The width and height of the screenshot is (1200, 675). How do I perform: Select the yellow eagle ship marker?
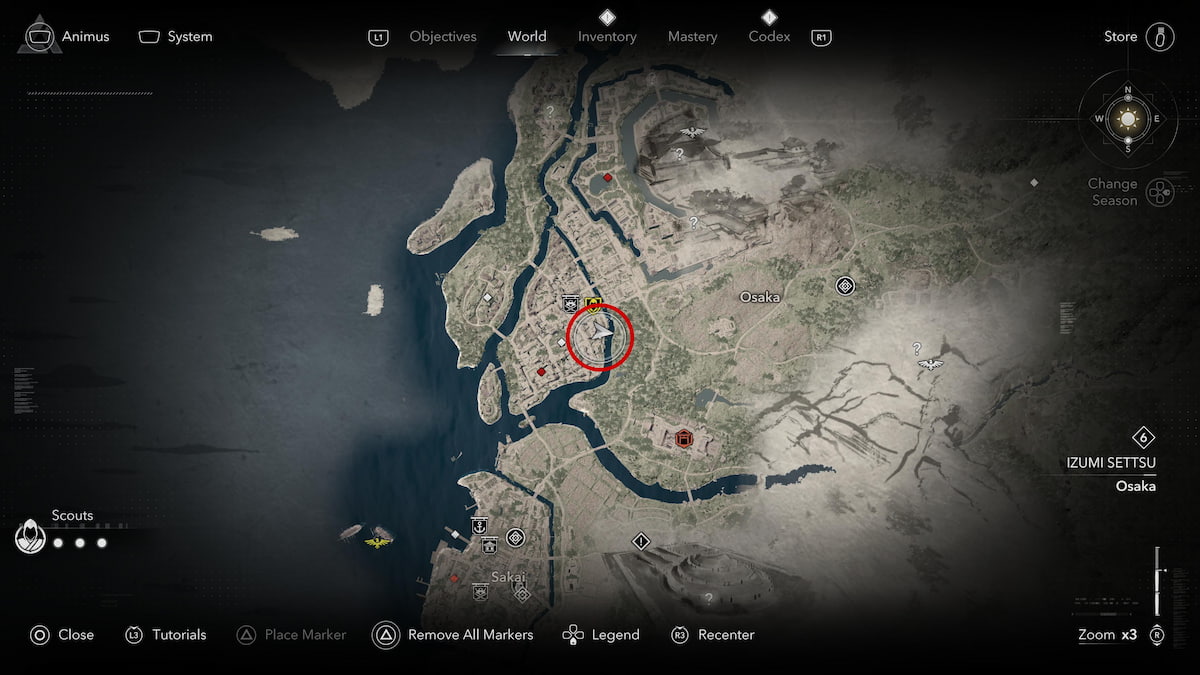(x=378, y=541)
